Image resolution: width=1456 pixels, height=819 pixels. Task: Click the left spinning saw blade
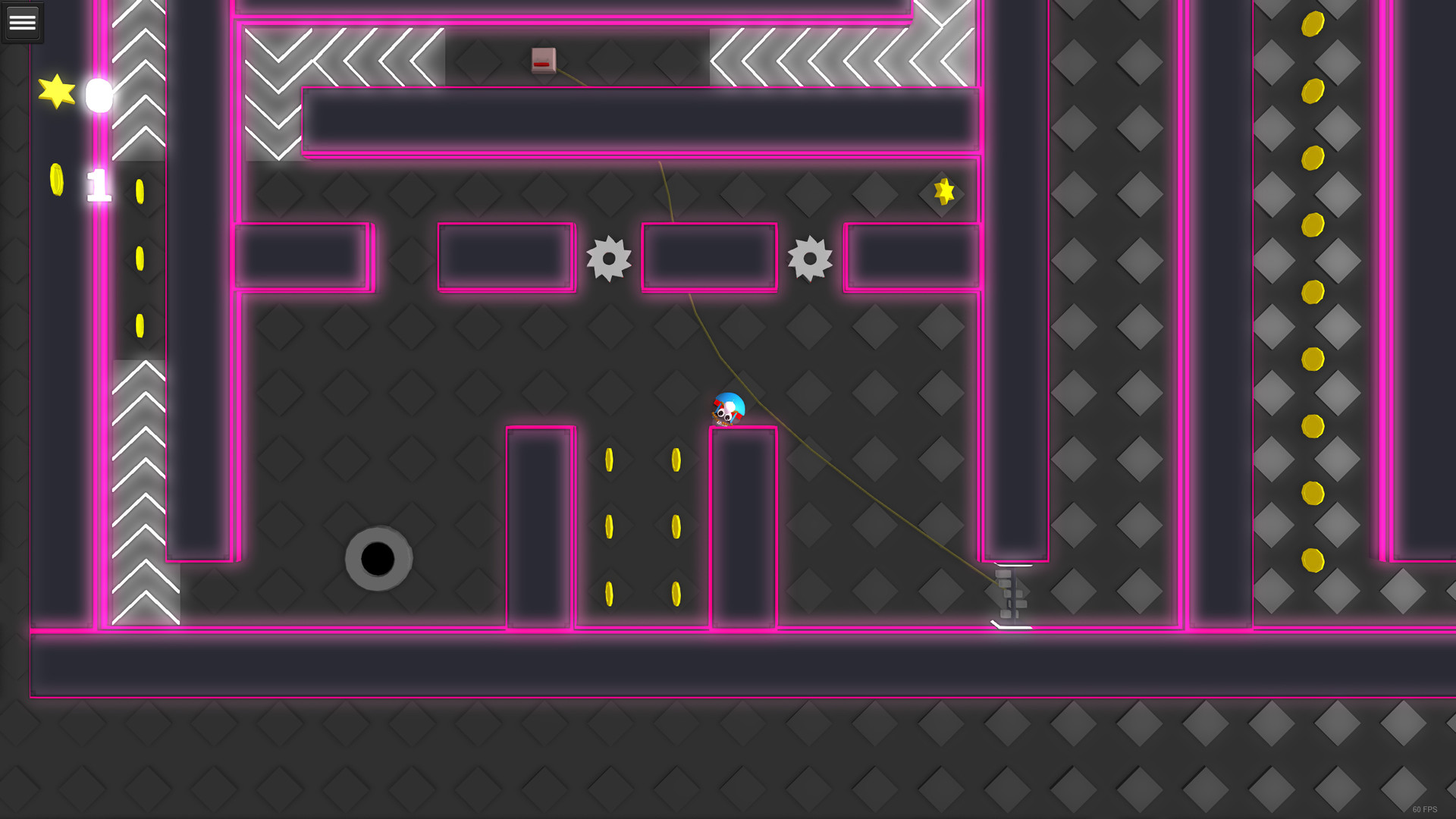click(607, 259)
